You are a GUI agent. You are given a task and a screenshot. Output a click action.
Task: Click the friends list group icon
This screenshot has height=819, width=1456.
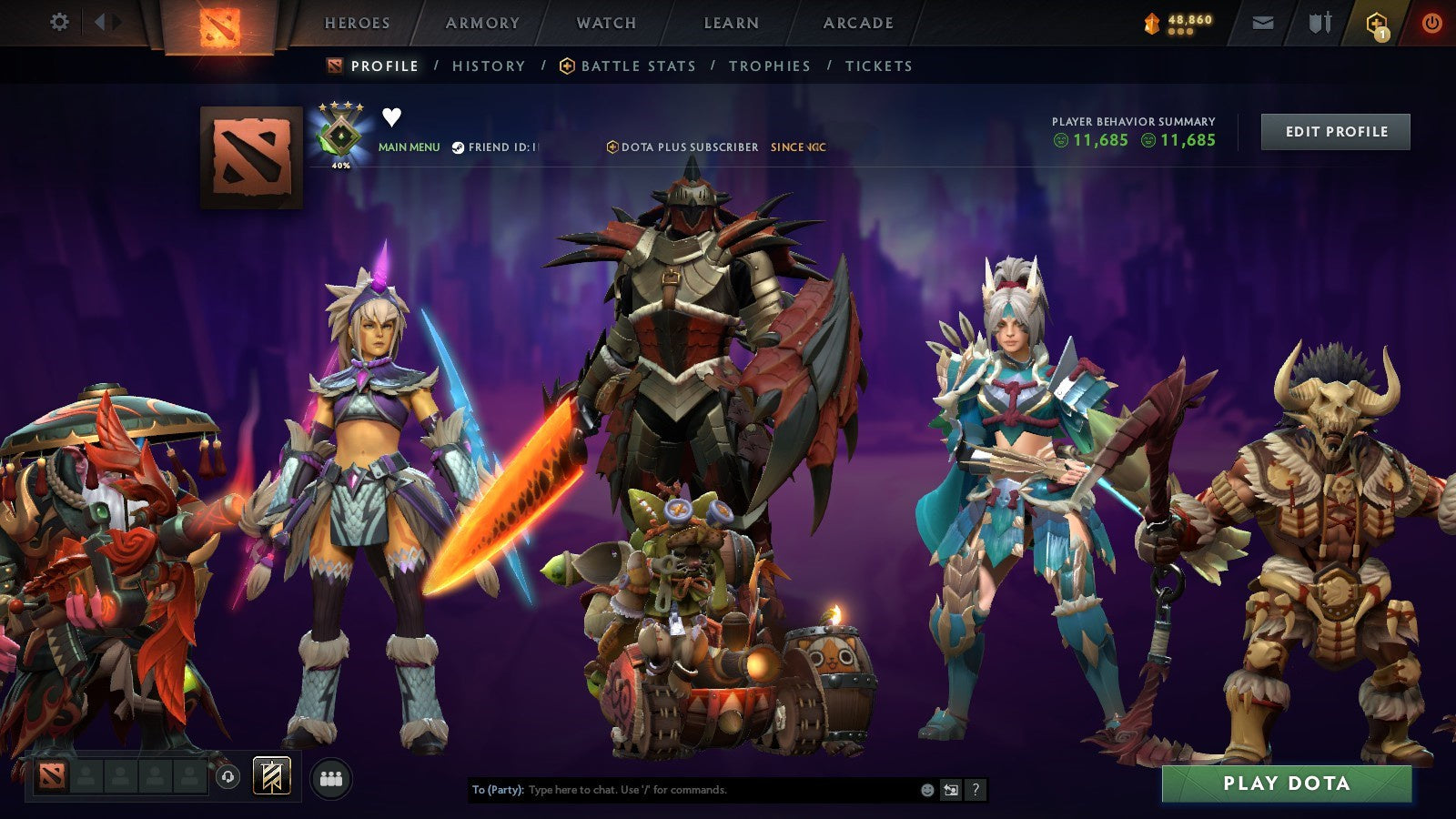coord(332,774)
